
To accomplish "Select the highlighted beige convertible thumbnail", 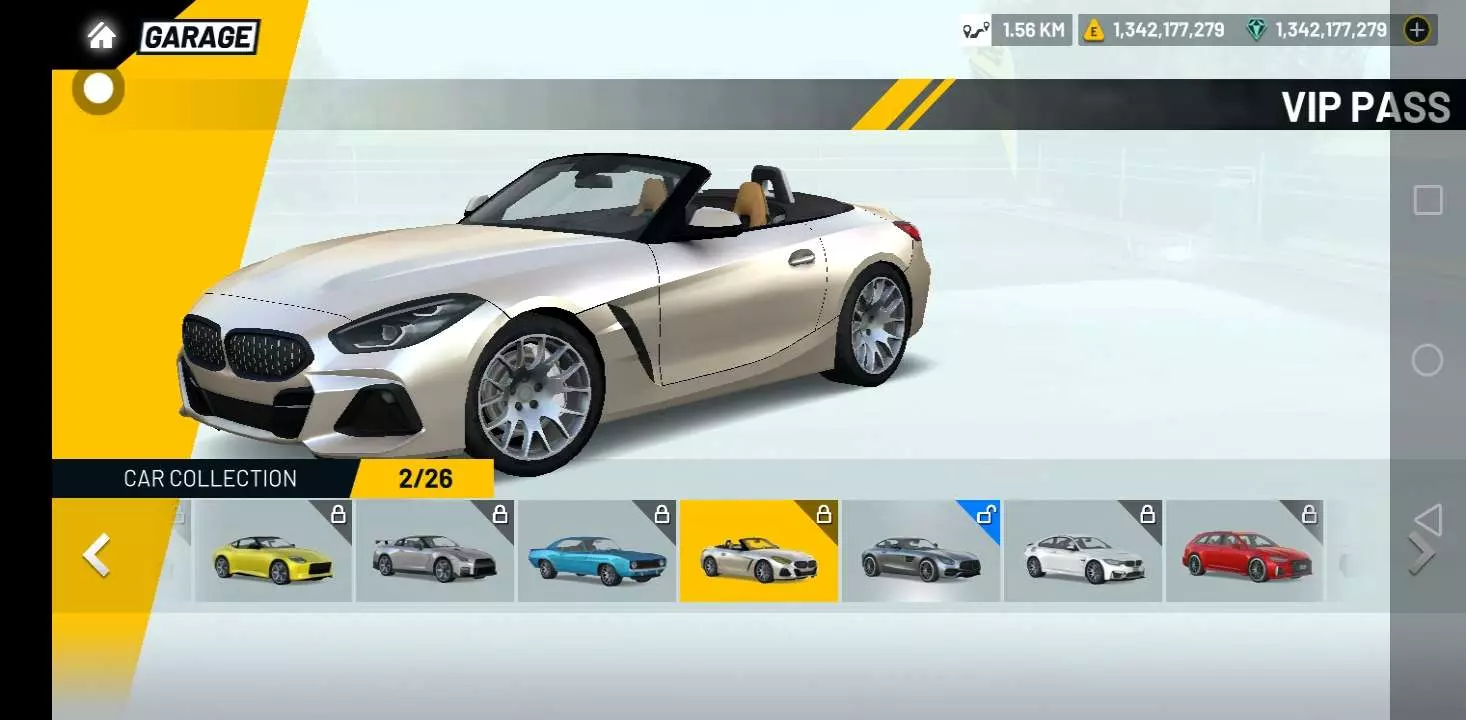I will 759,552.
